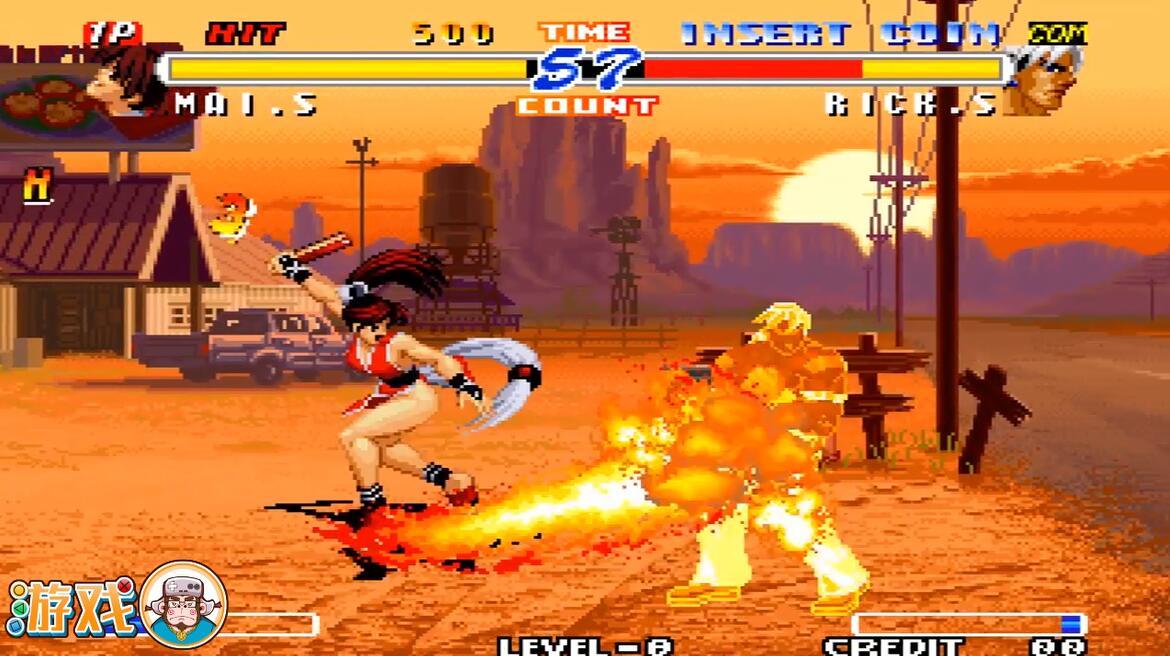This screenshot has height=656, width=1170.
Task: Select Rick's white-haired portrait
Action: tap(1044, 78)
